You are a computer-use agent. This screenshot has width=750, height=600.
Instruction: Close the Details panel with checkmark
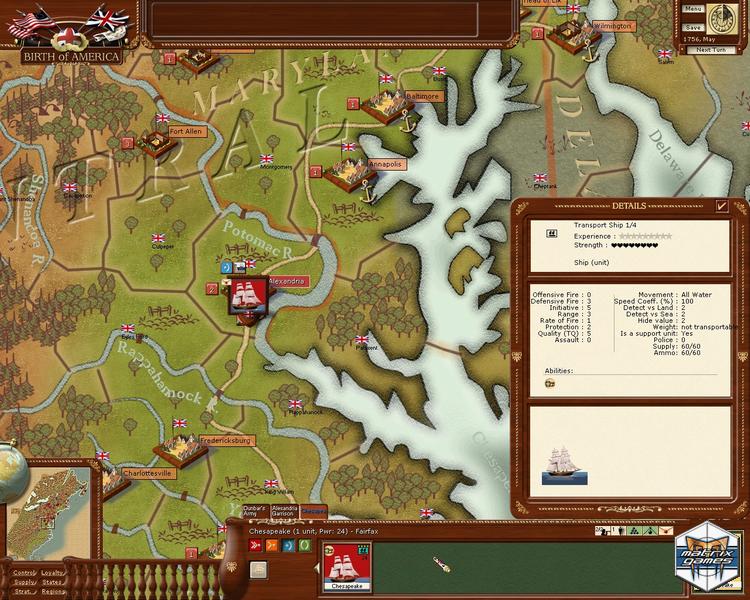722,206
